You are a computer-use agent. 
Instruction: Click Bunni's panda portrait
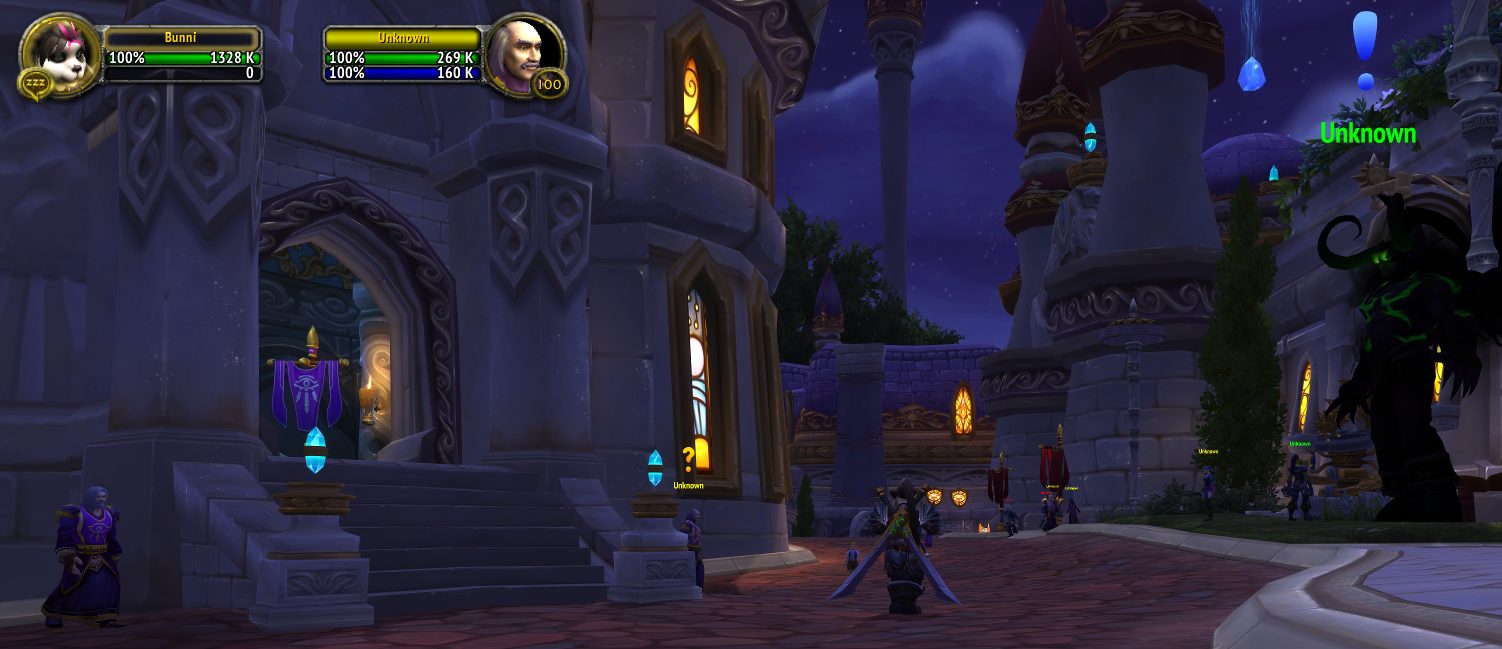[x=58, y=52]
